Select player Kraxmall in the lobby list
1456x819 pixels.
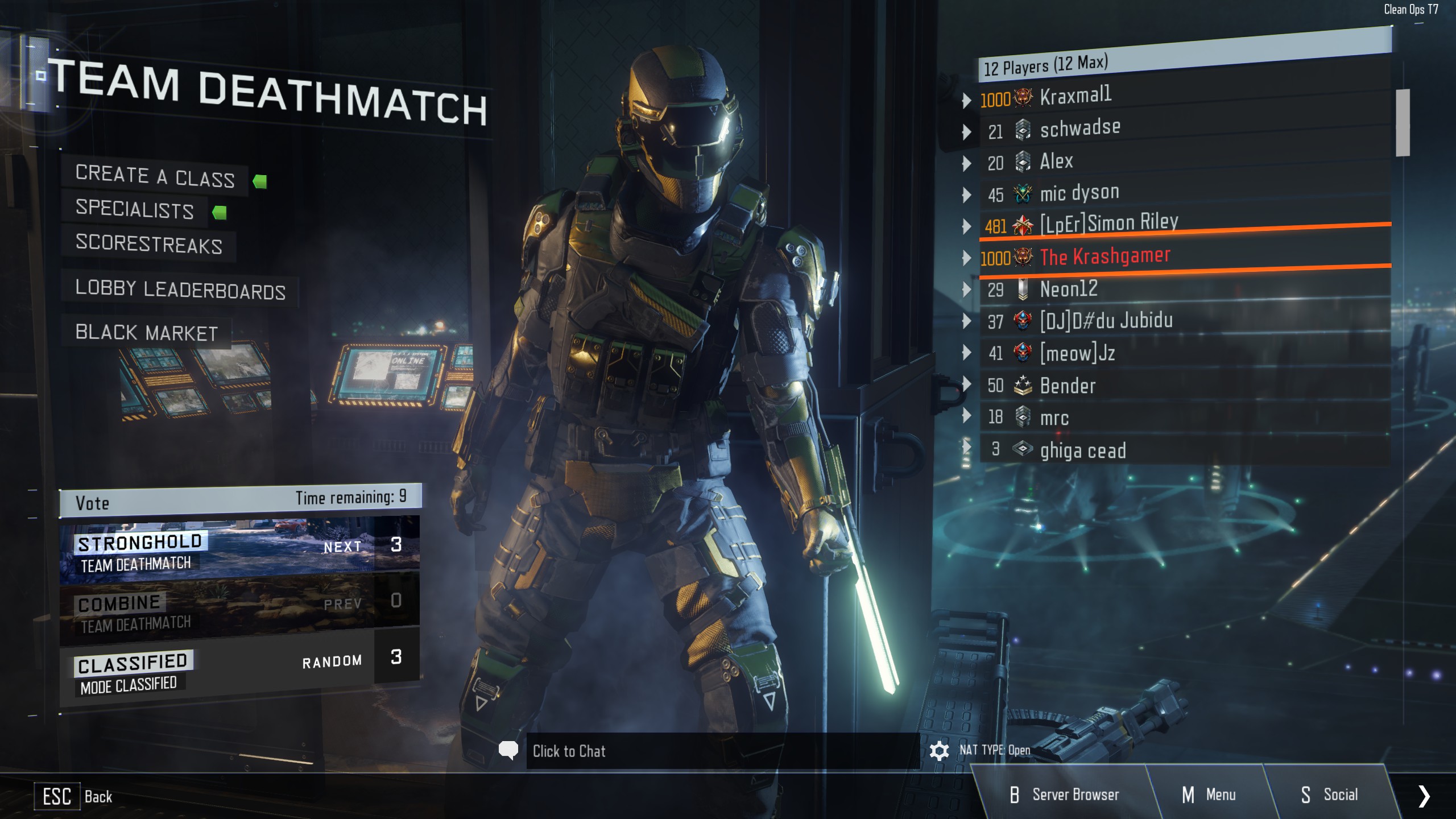click(1075, 97)
